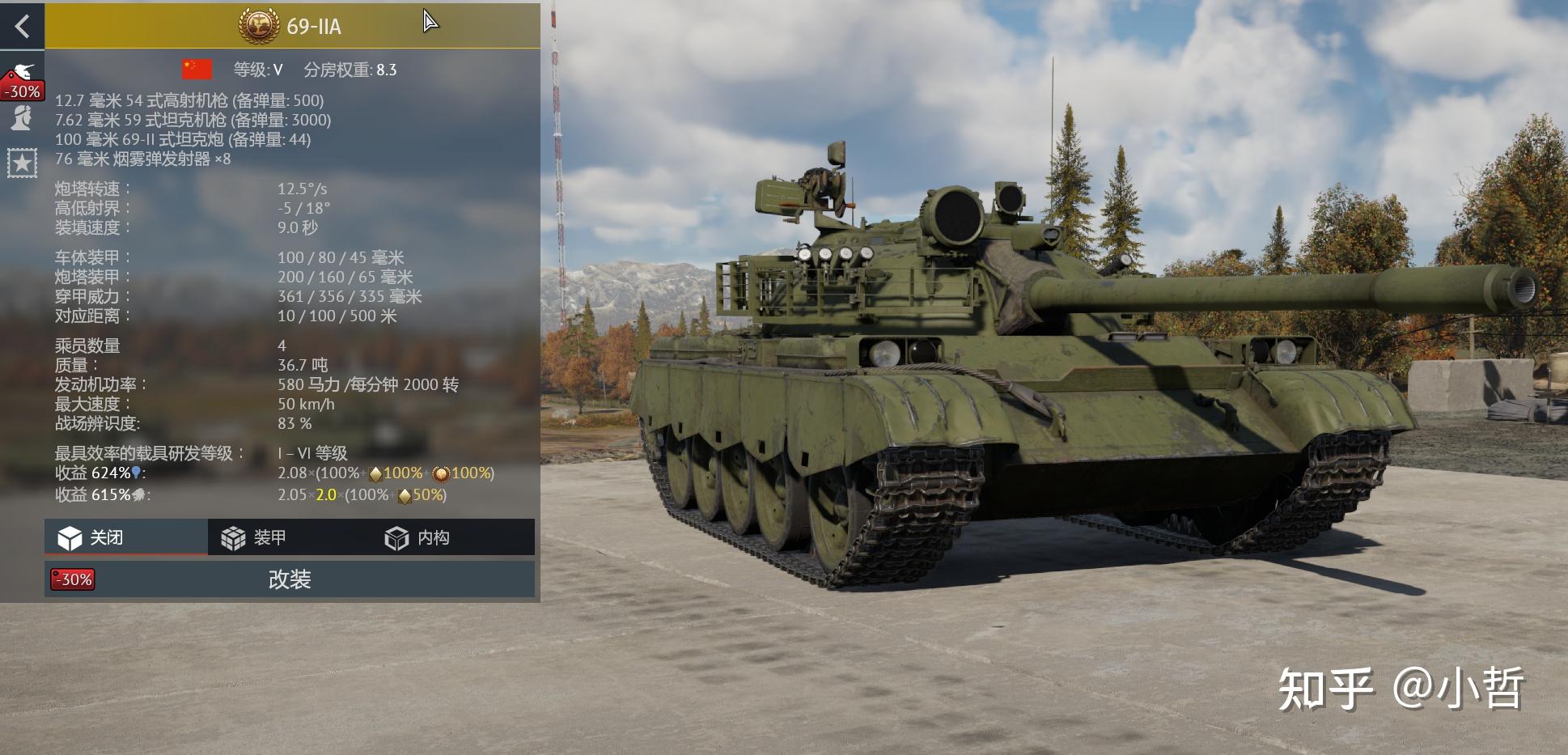Screen dimensions: 1568x755
Task: Click the medal icon in the 2.08 multiplier row
Action: [441, 475]
